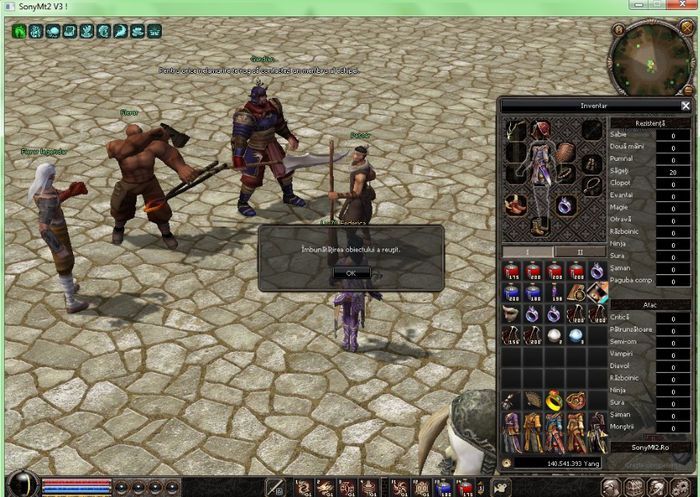Confirm the upgrade dialog with OK
The width and height of the screenshot is (700, 497).
pos(351,272)
